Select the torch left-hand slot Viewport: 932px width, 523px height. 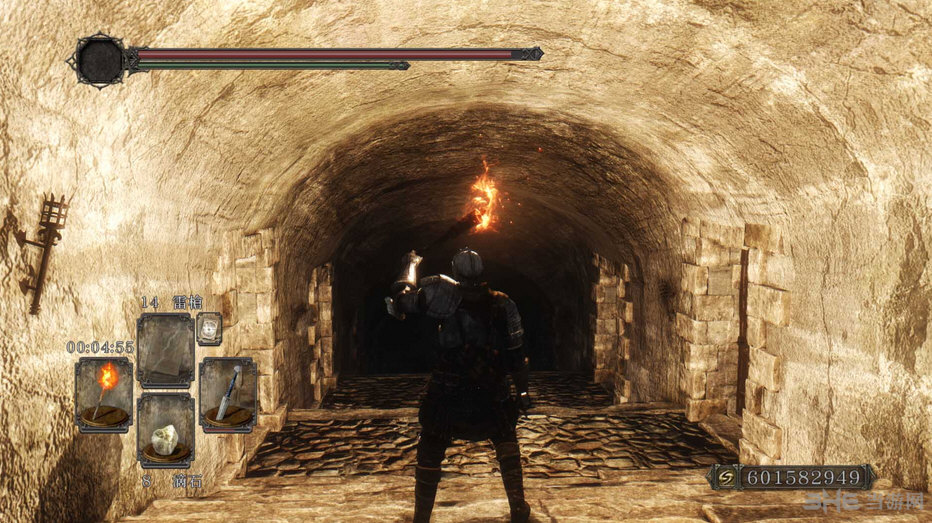103,395
